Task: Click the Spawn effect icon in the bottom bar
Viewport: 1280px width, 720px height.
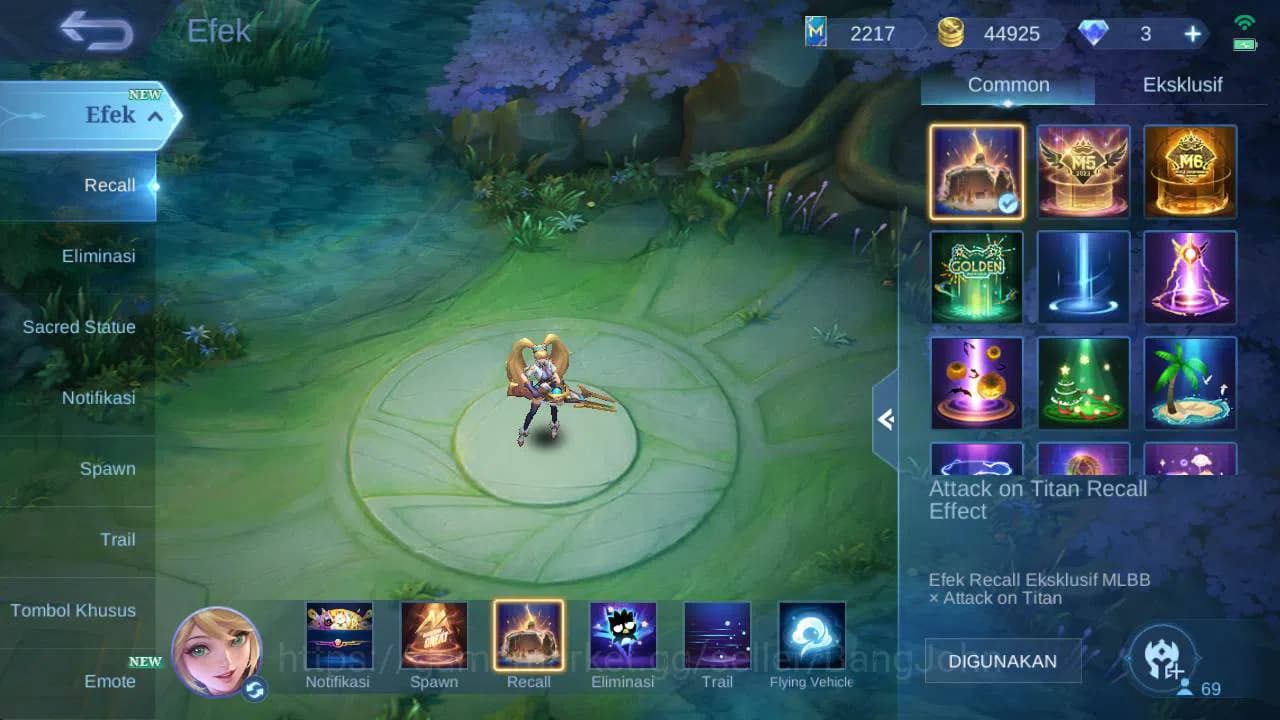Action: point(434,634)
